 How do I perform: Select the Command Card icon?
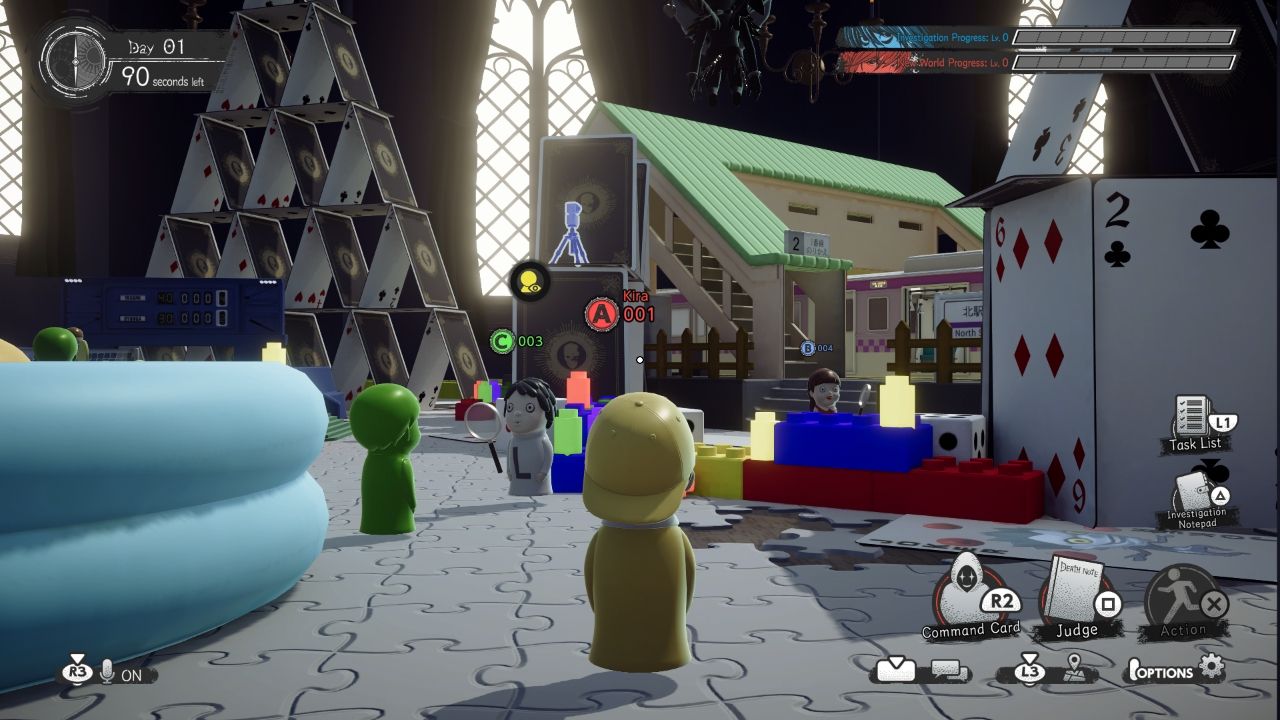click(x=966, y=594)
